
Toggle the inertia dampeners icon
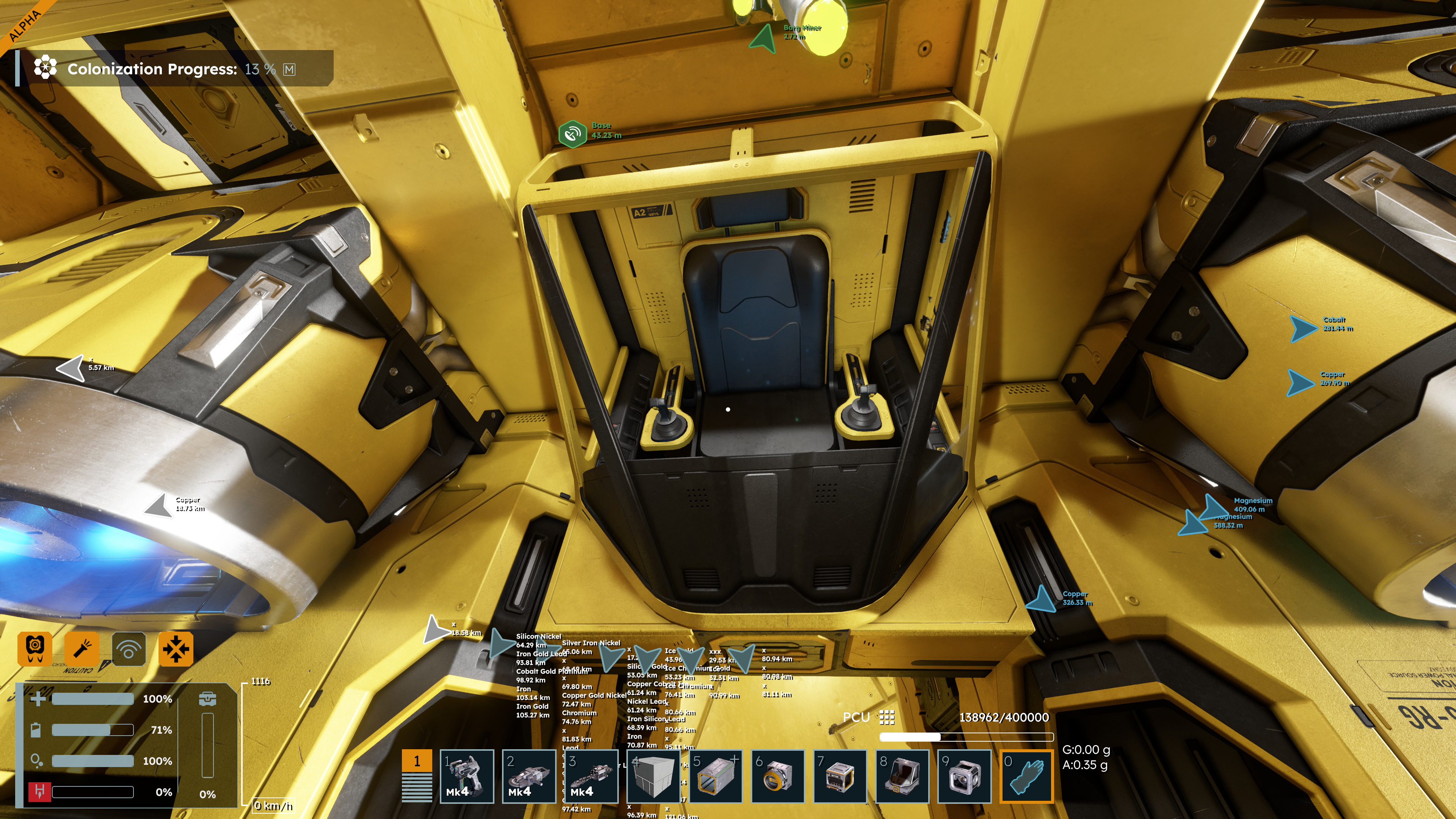[x=176, y=648]
